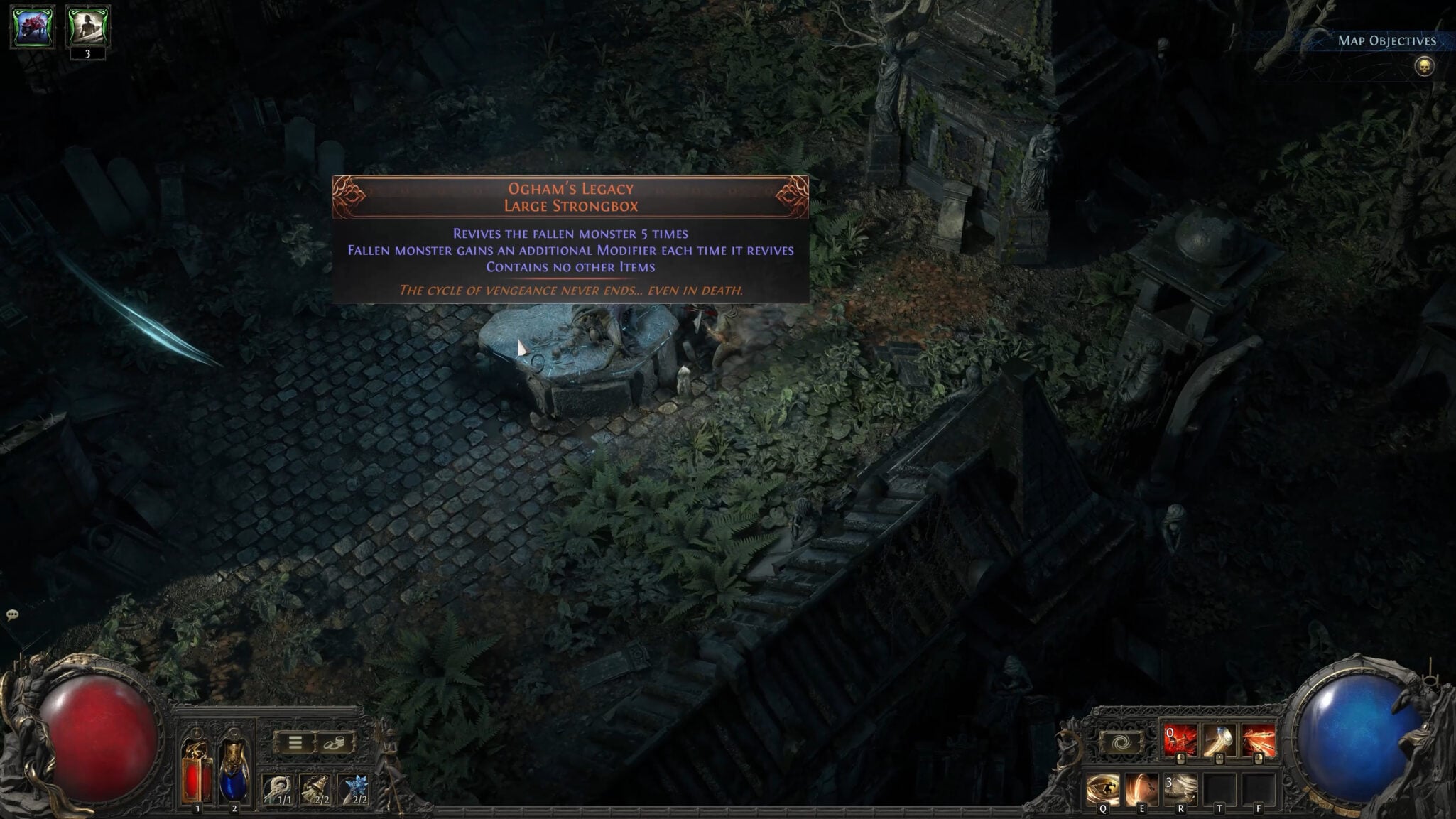Activate the fiery spear barrage skill
This screenshot has width=1456, height=819.
pyautogui.click(x=1258, y=741)
